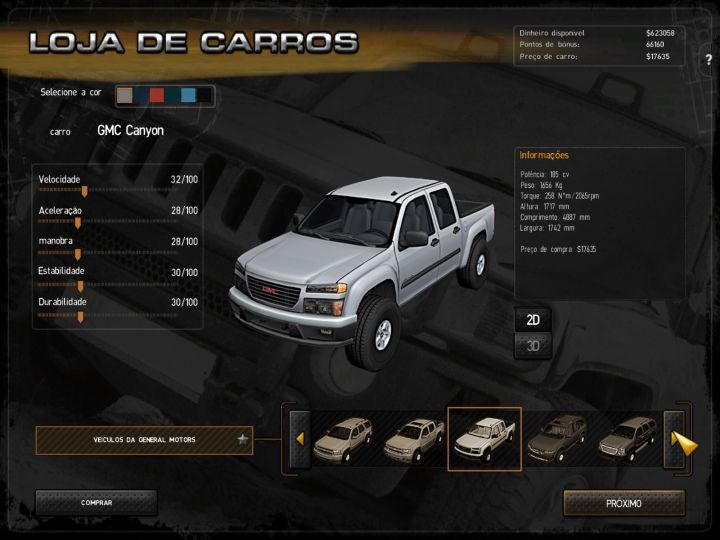Continue with the PRÓXIMO button
Screen dimensions: 720x540
[624, 503]
